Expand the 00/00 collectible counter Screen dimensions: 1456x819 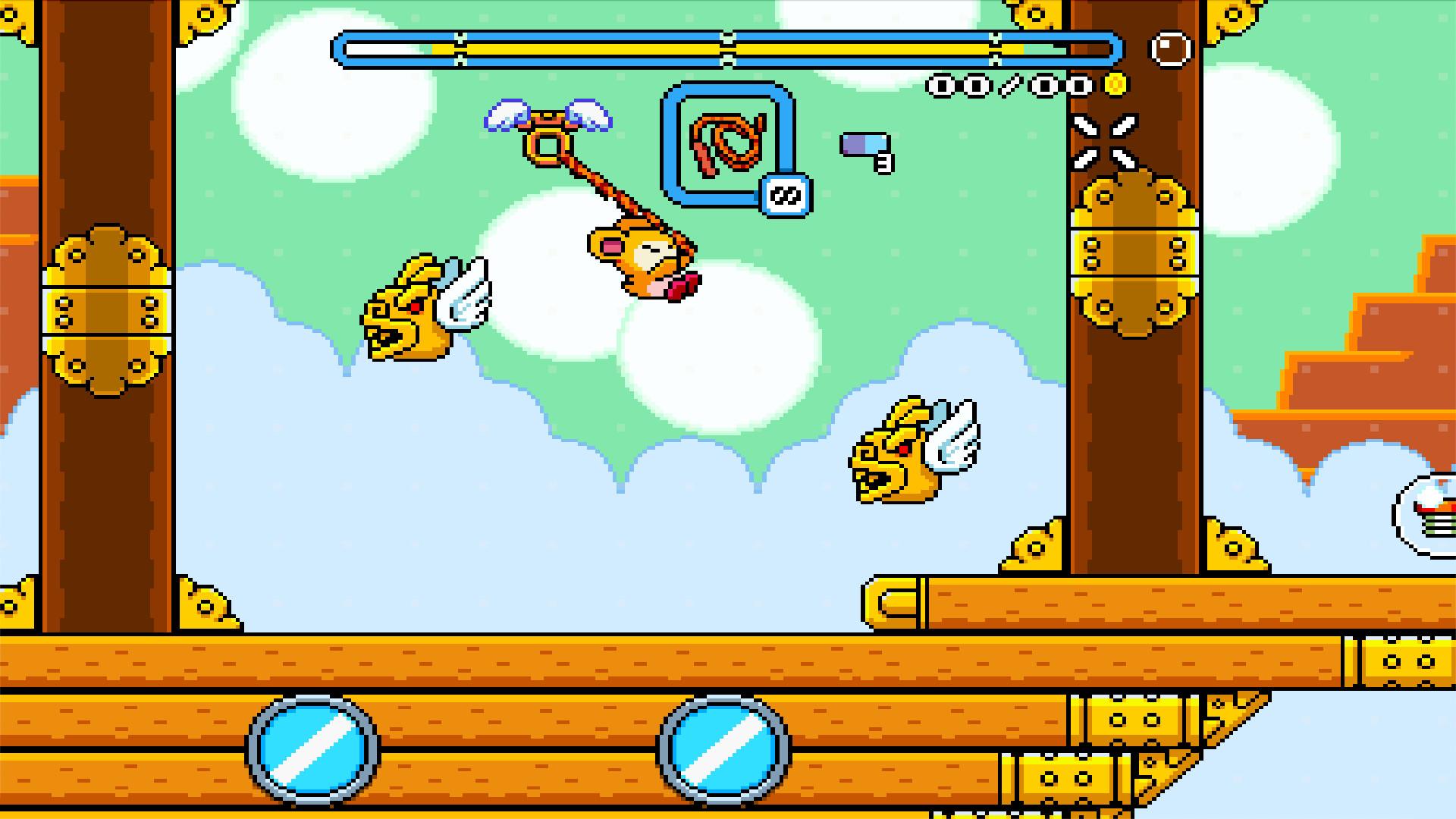click(x=1009, y=86)
